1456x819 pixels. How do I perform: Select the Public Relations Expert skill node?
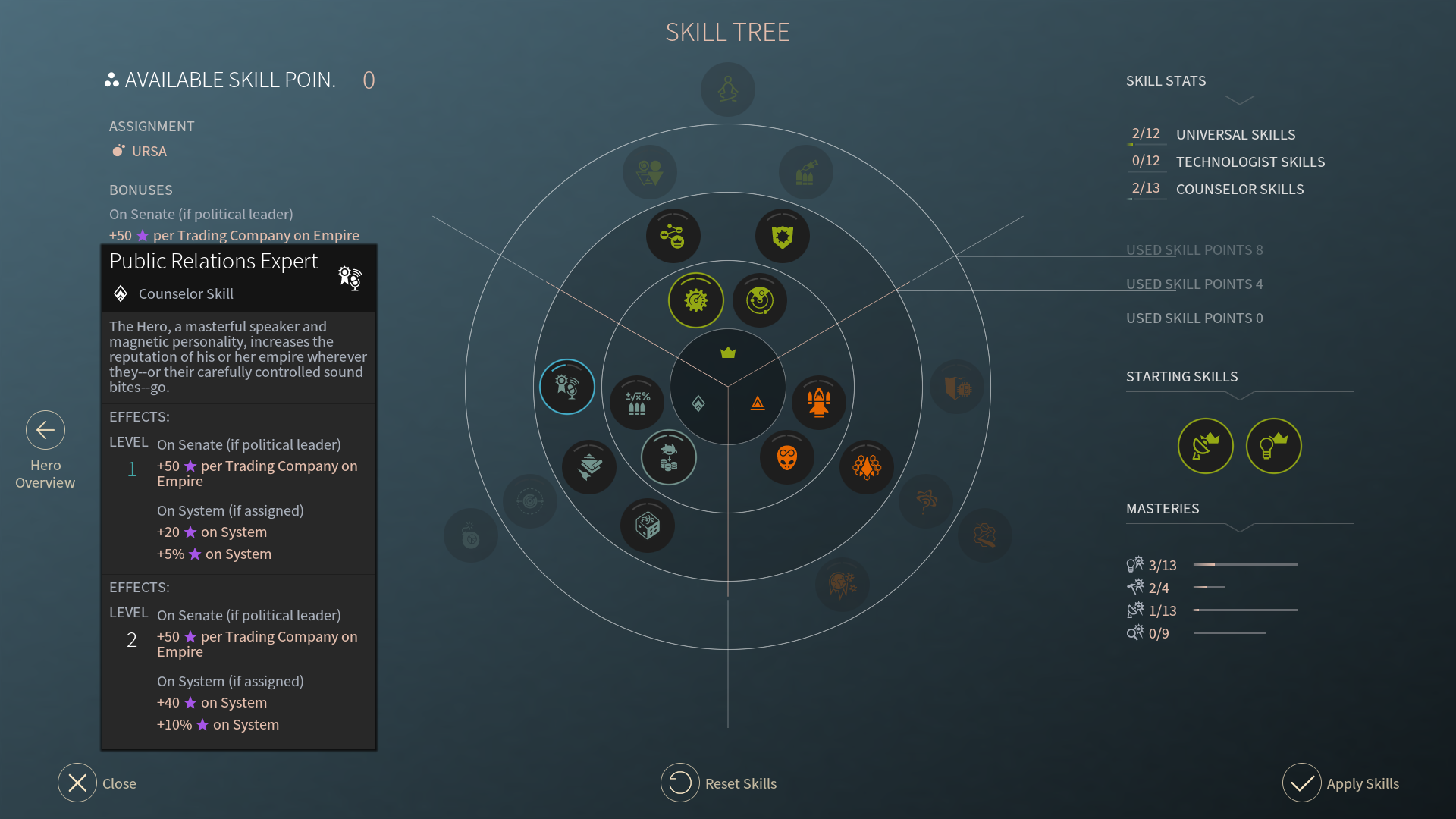(567, 387)
